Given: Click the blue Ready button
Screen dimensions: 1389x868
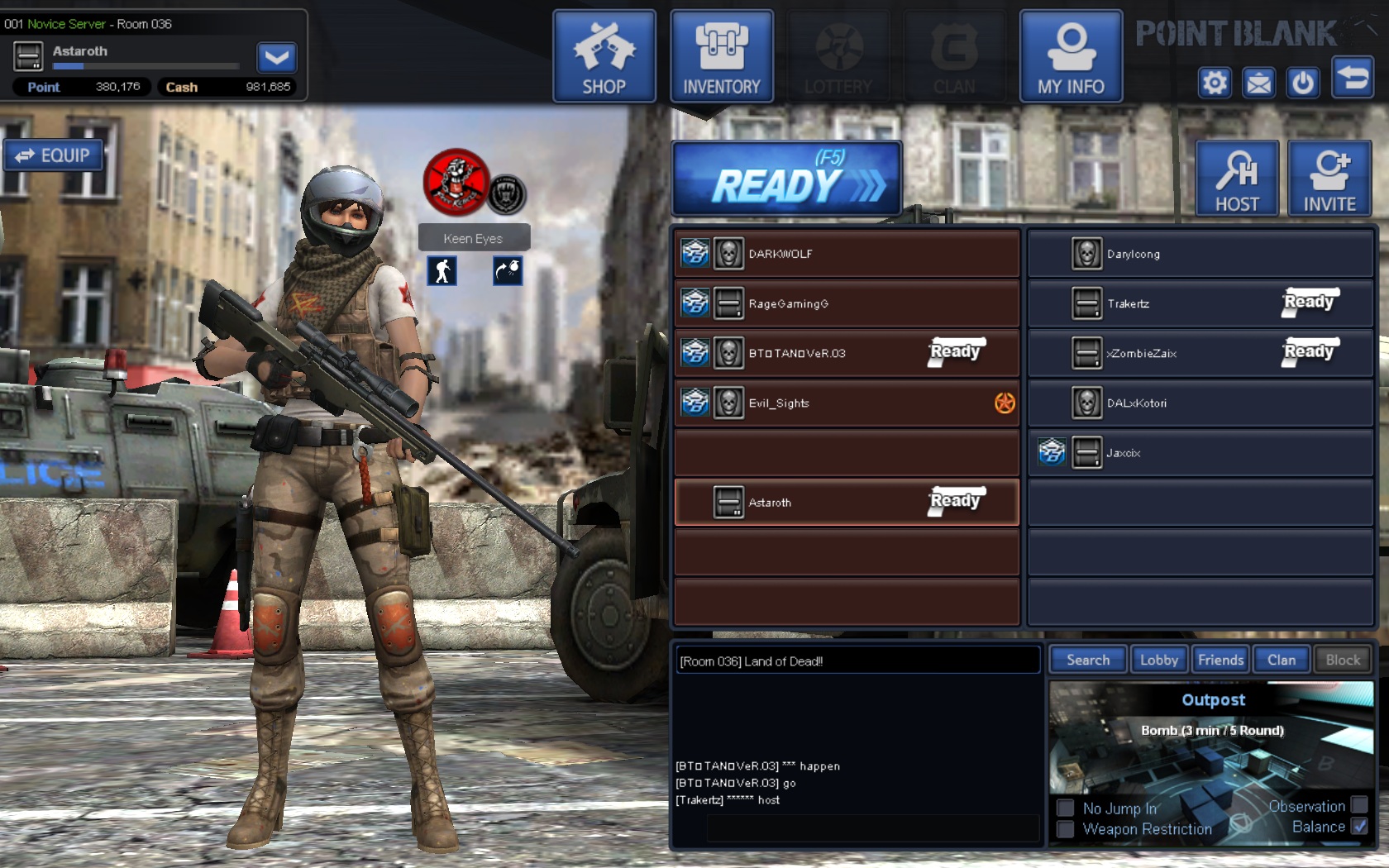Looking at the screenshot, I should click(x=786, y=179).
